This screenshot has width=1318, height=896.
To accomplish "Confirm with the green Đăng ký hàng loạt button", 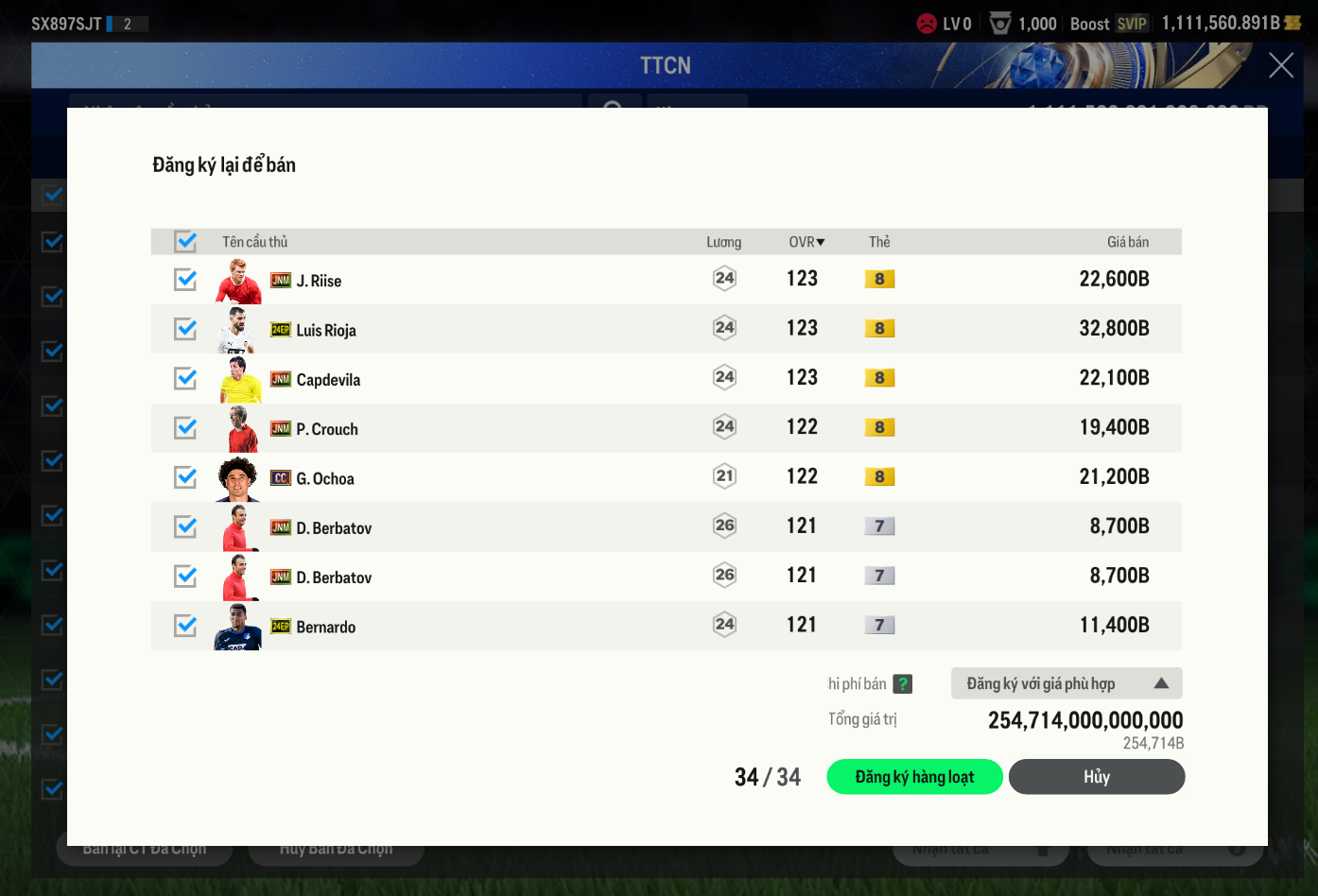I will coord(914,777).
